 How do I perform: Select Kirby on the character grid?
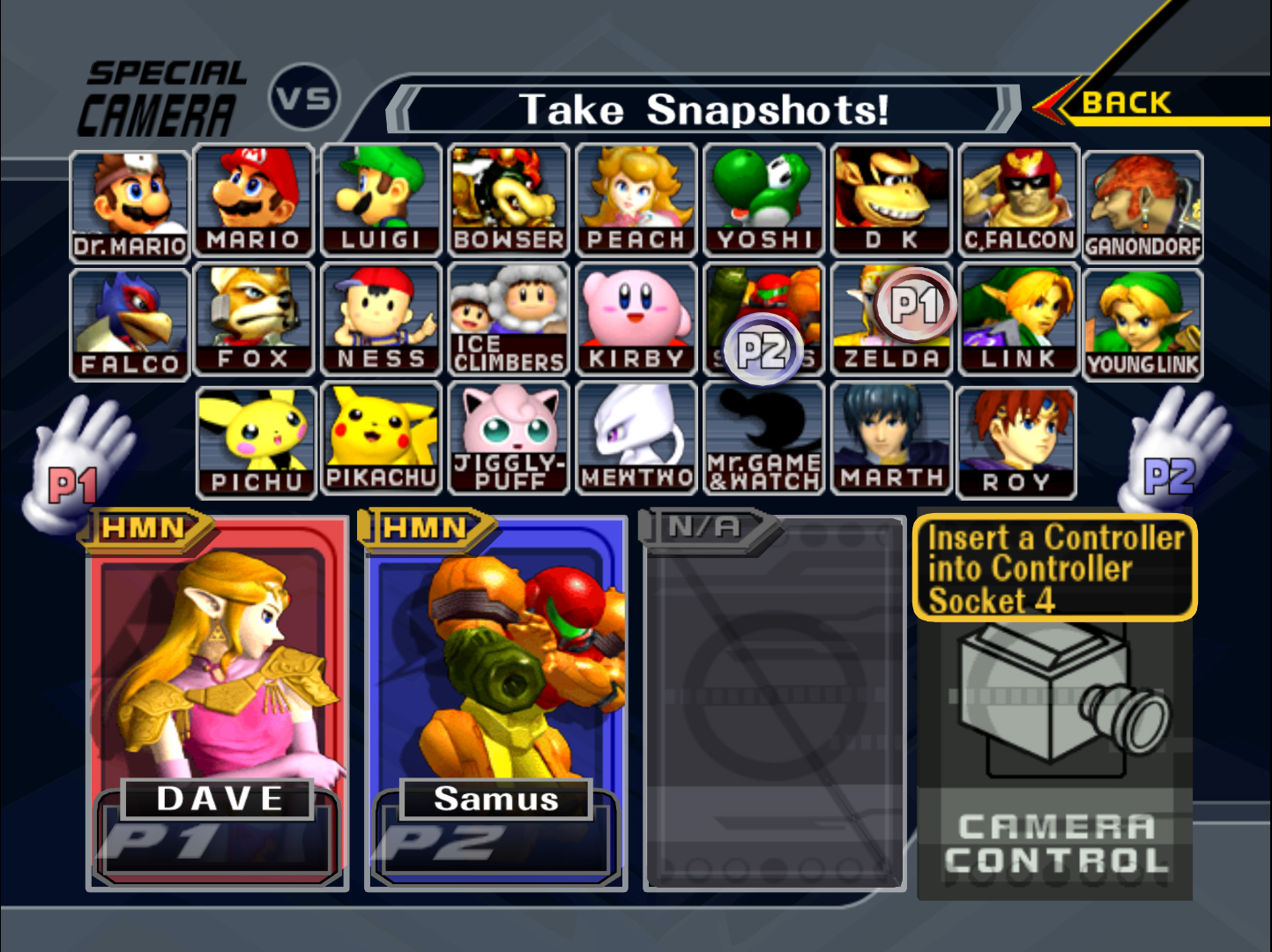(x=636, y=320)
